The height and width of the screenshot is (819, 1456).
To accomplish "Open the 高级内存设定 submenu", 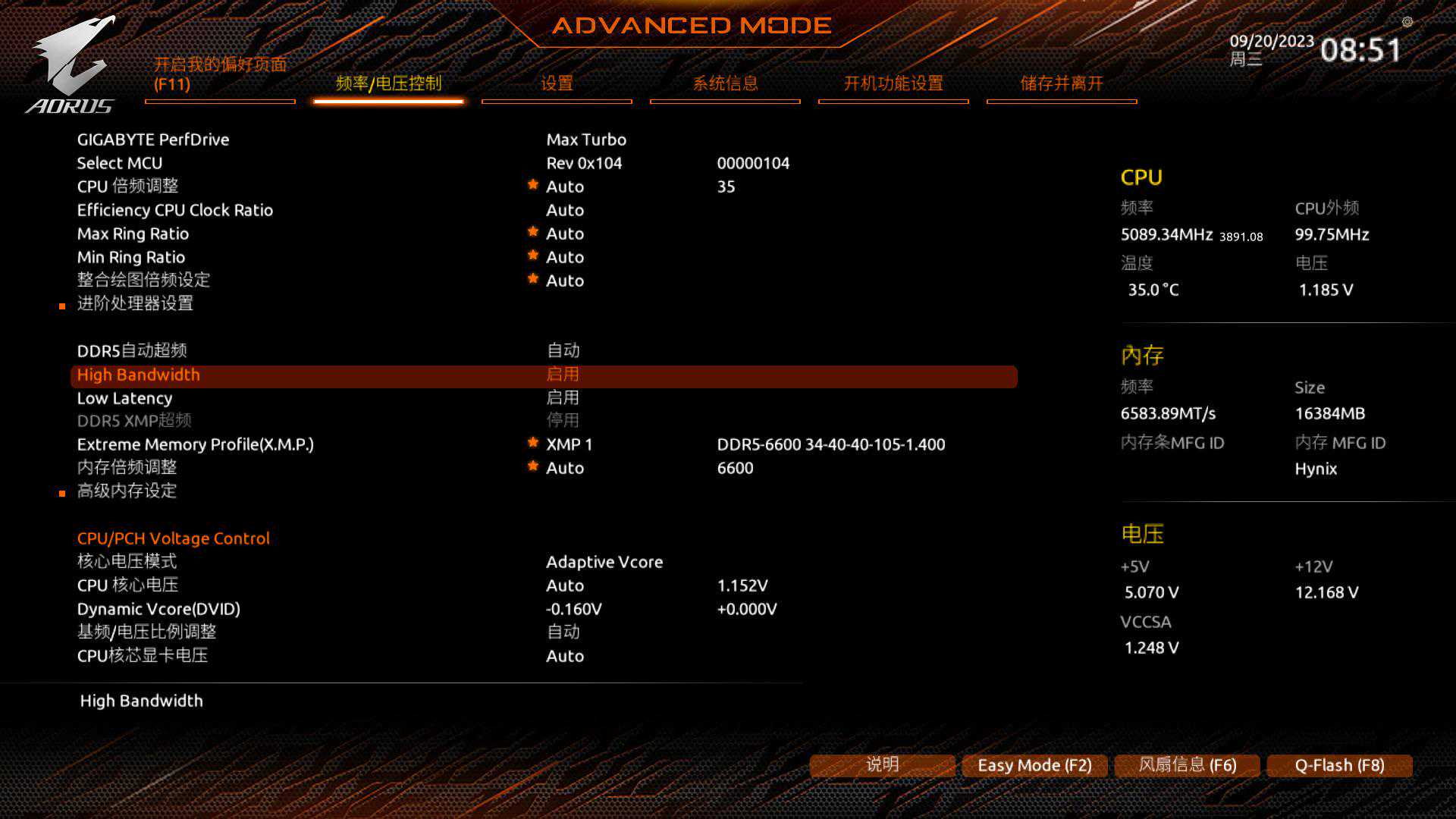I will point(127,491).
